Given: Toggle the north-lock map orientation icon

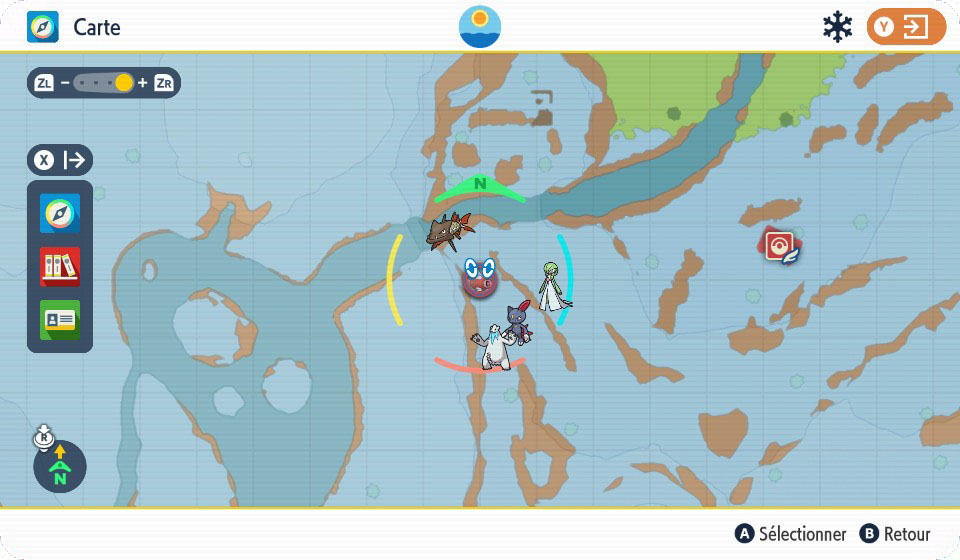Looking at the screenshot, I should [59, 466].
